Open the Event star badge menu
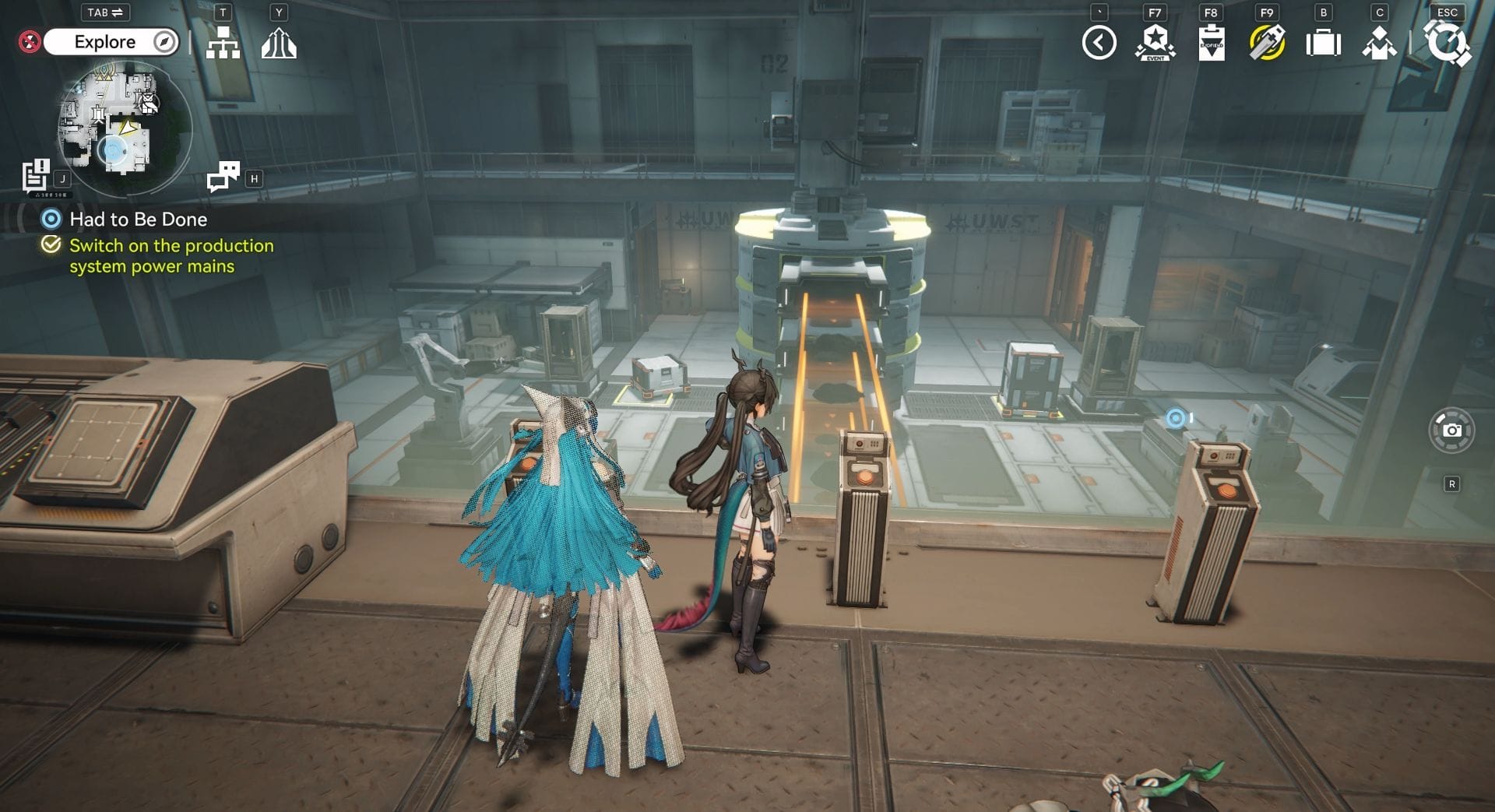 (x=1155, y=43)
